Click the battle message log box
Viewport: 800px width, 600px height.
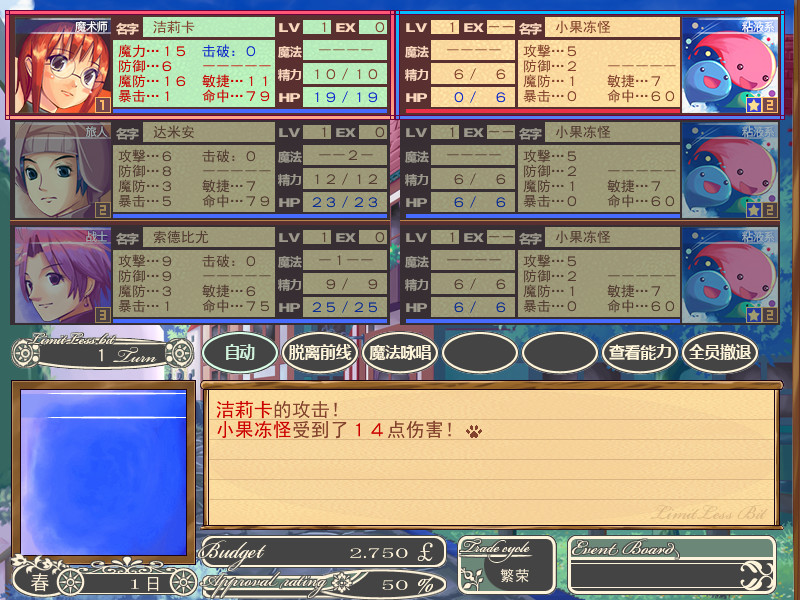click(x=491, y=457)
